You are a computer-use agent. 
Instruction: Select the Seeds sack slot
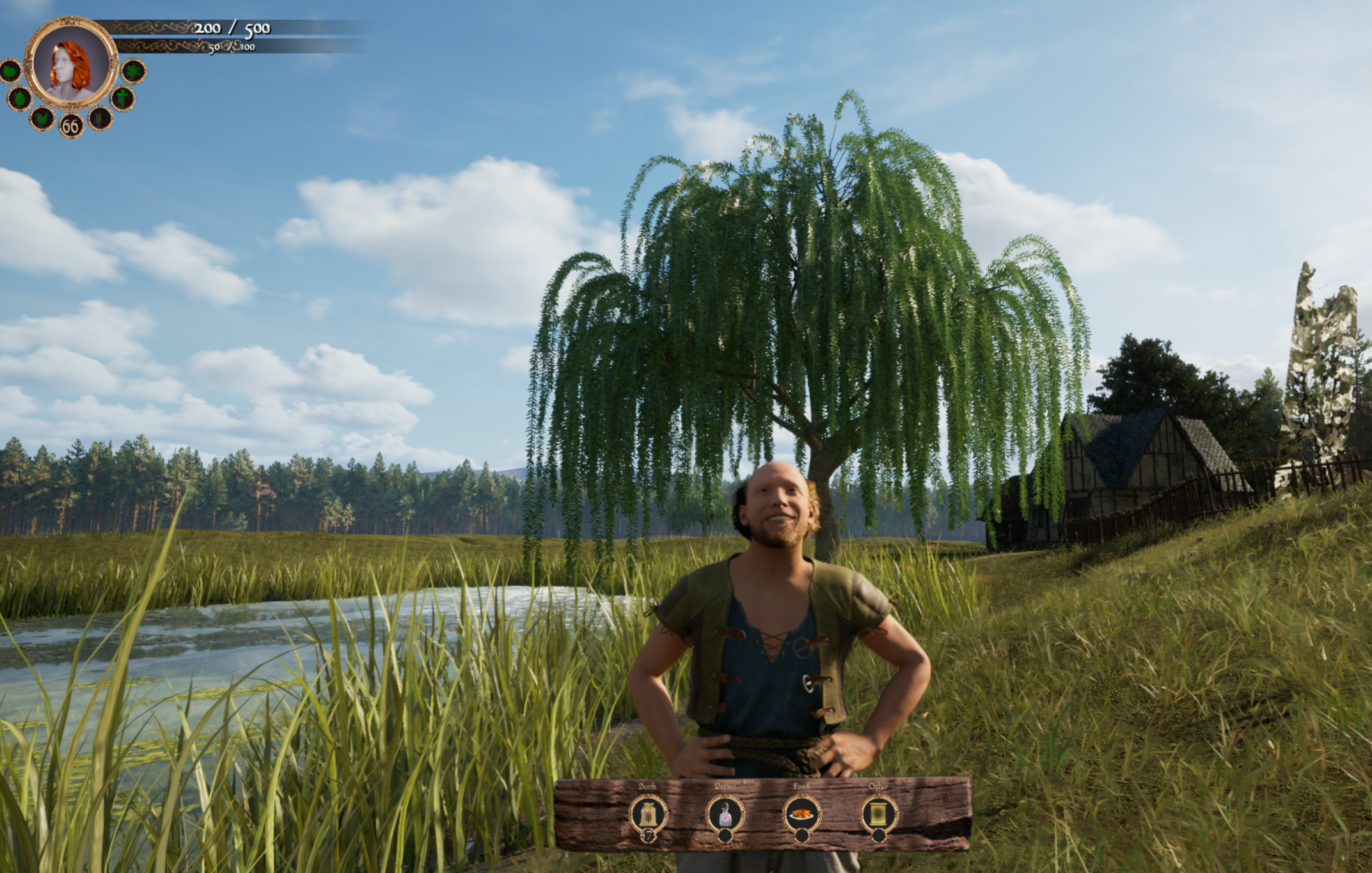tap(648, 814)
